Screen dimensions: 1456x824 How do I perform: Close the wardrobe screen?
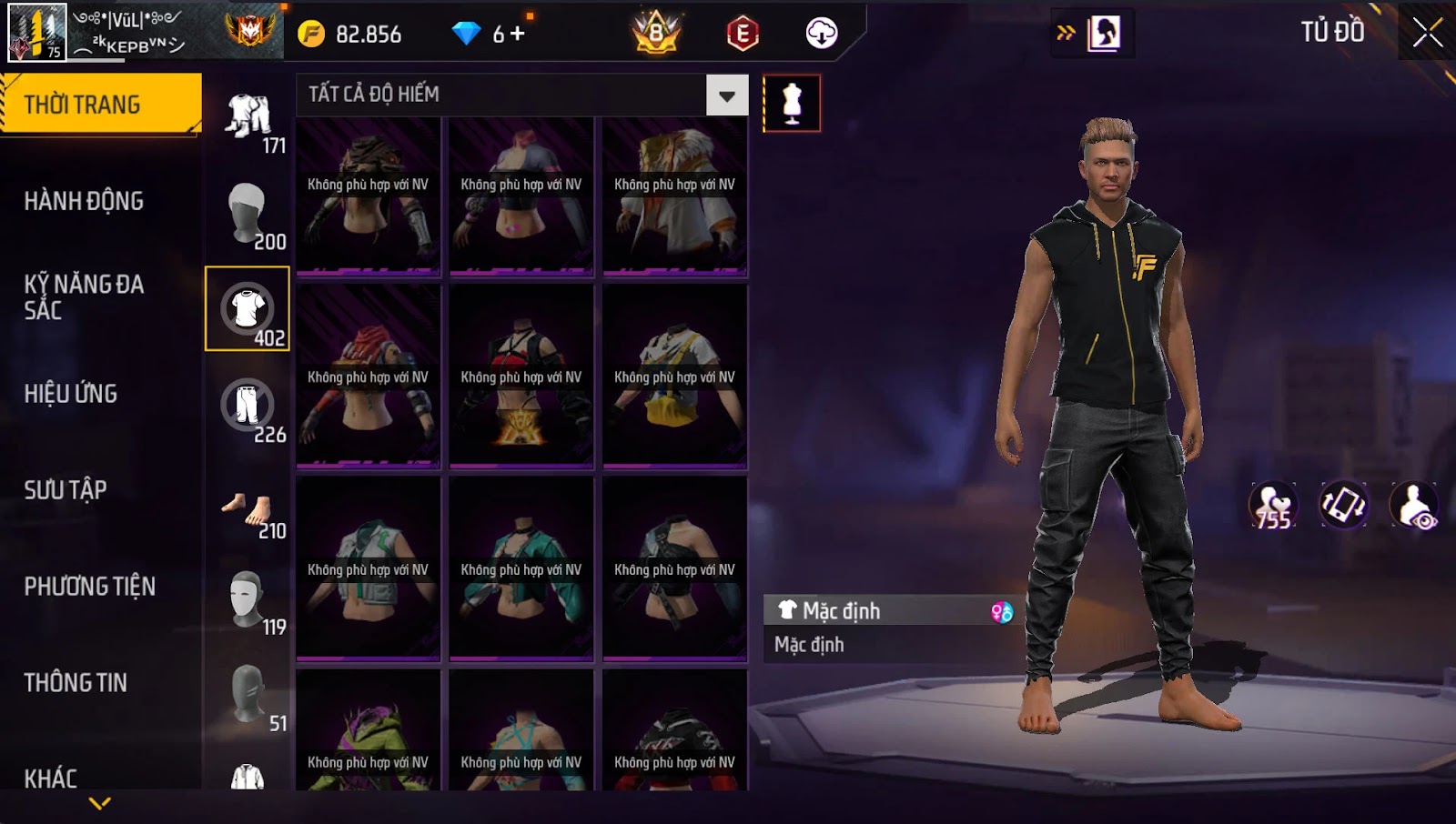tap(1426, 33)
